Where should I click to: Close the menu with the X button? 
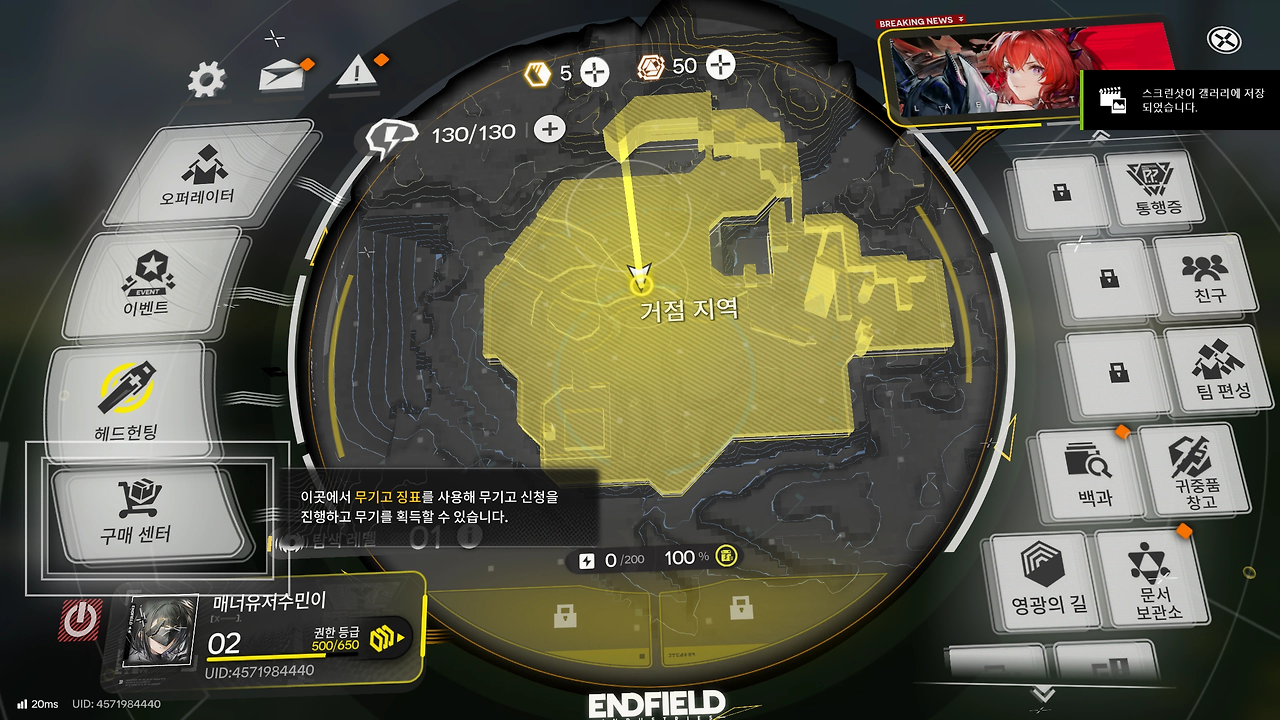click(1224, 41)
